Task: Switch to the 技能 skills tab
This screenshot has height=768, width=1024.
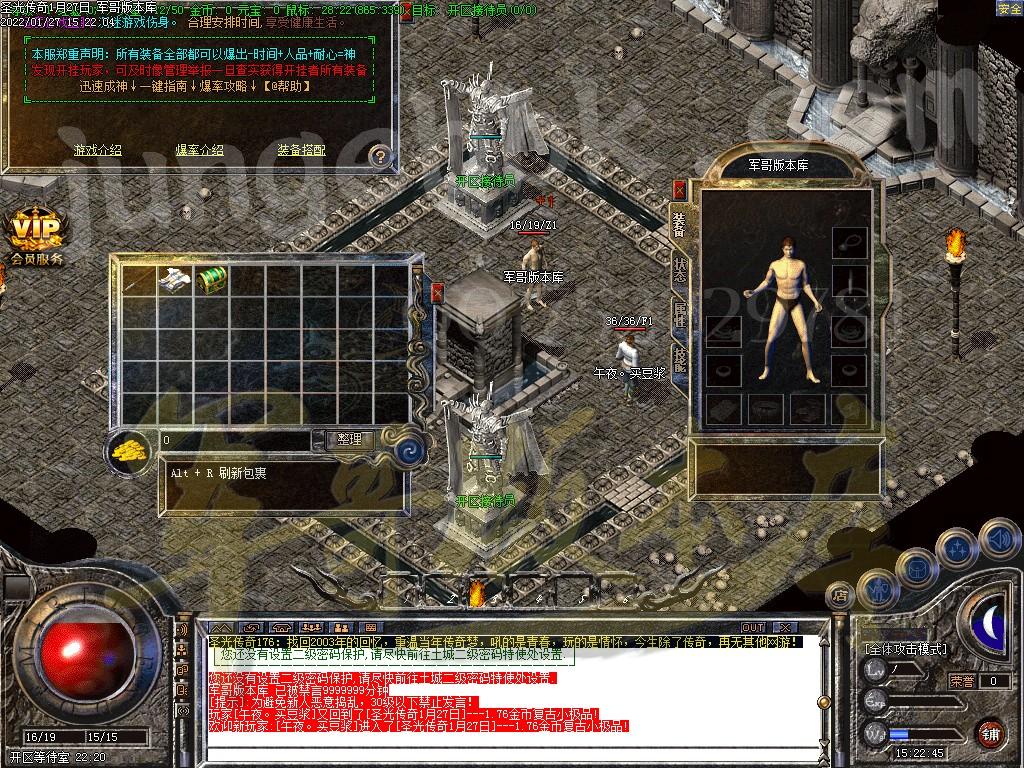Action: click(x=680, y=357)
